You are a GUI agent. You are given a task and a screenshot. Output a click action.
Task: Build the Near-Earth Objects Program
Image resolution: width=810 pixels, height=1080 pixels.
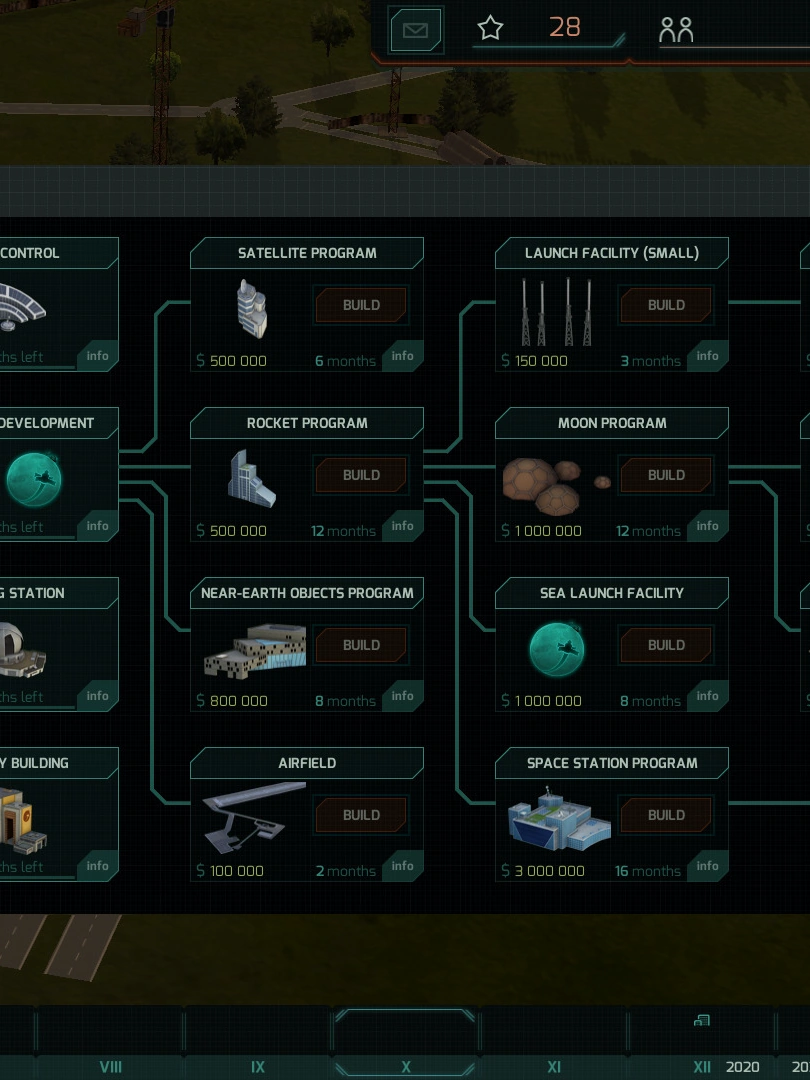click(361, 645)
